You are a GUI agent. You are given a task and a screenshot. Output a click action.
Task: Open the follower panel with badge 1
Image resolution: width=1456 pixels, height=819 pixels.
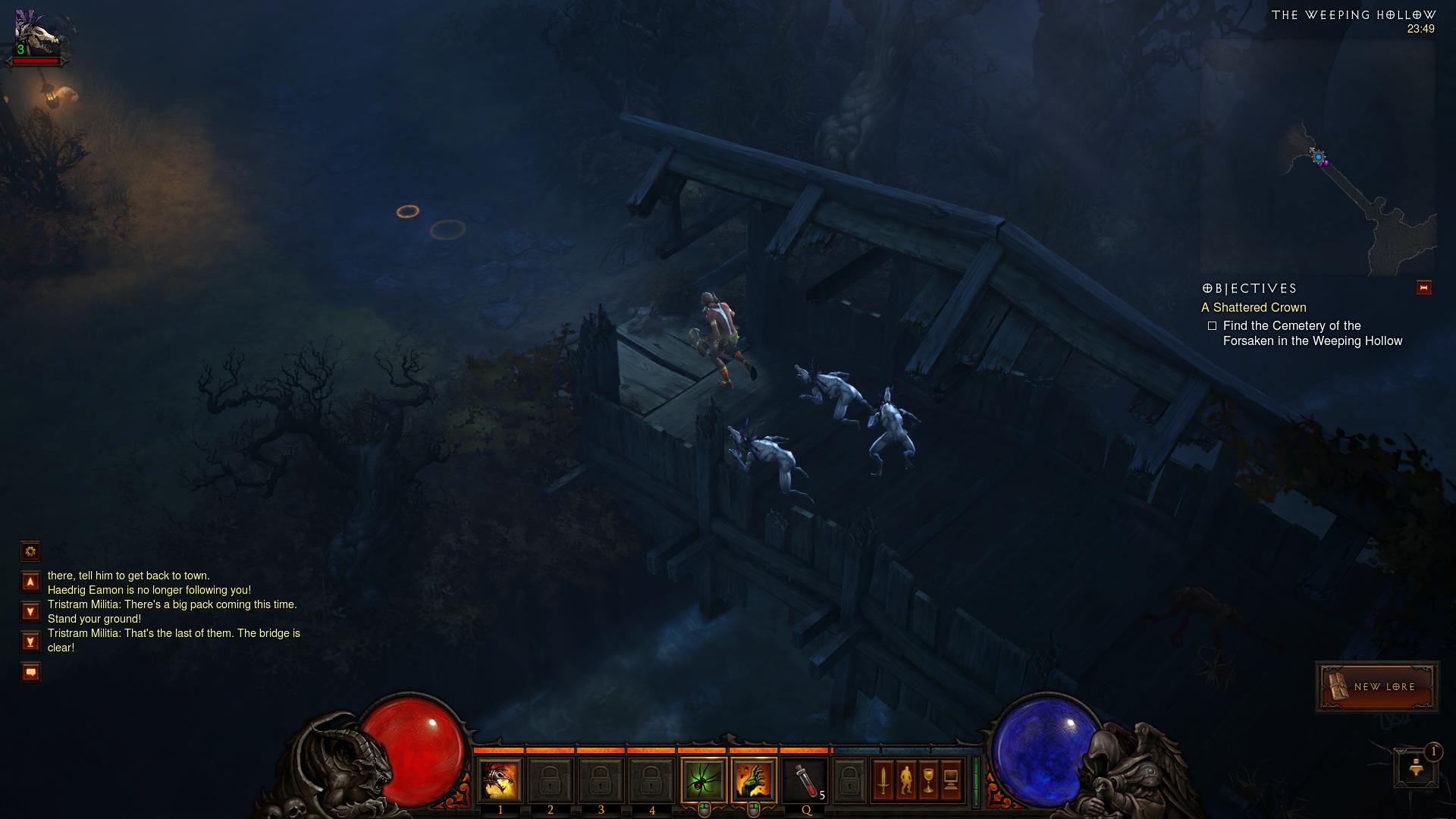(x=1417, y=767)
